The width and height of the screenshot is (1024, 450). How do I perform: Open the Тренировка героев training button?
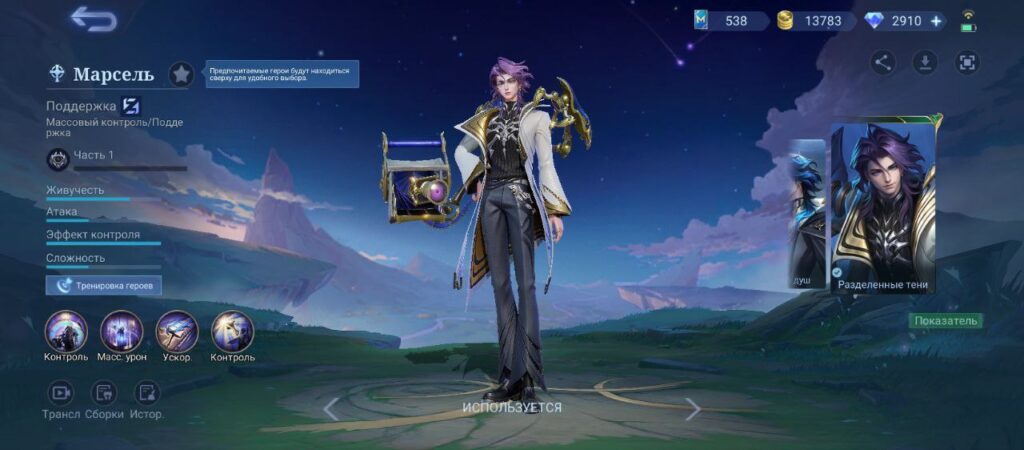[x=104, y=285]
